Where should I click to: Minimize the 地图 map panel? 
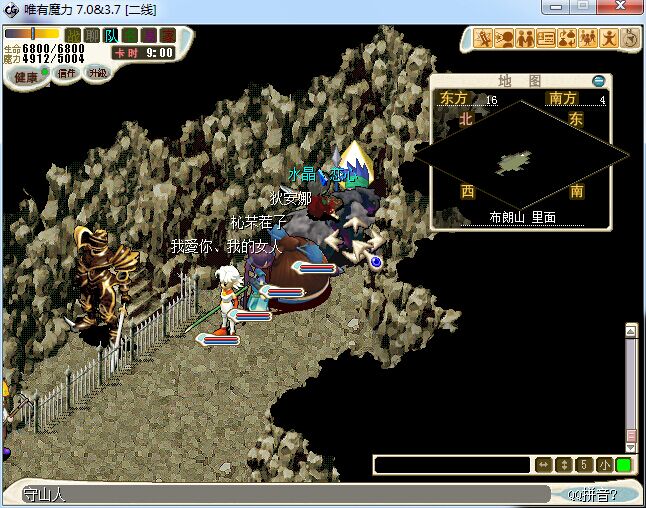(599, 81)
